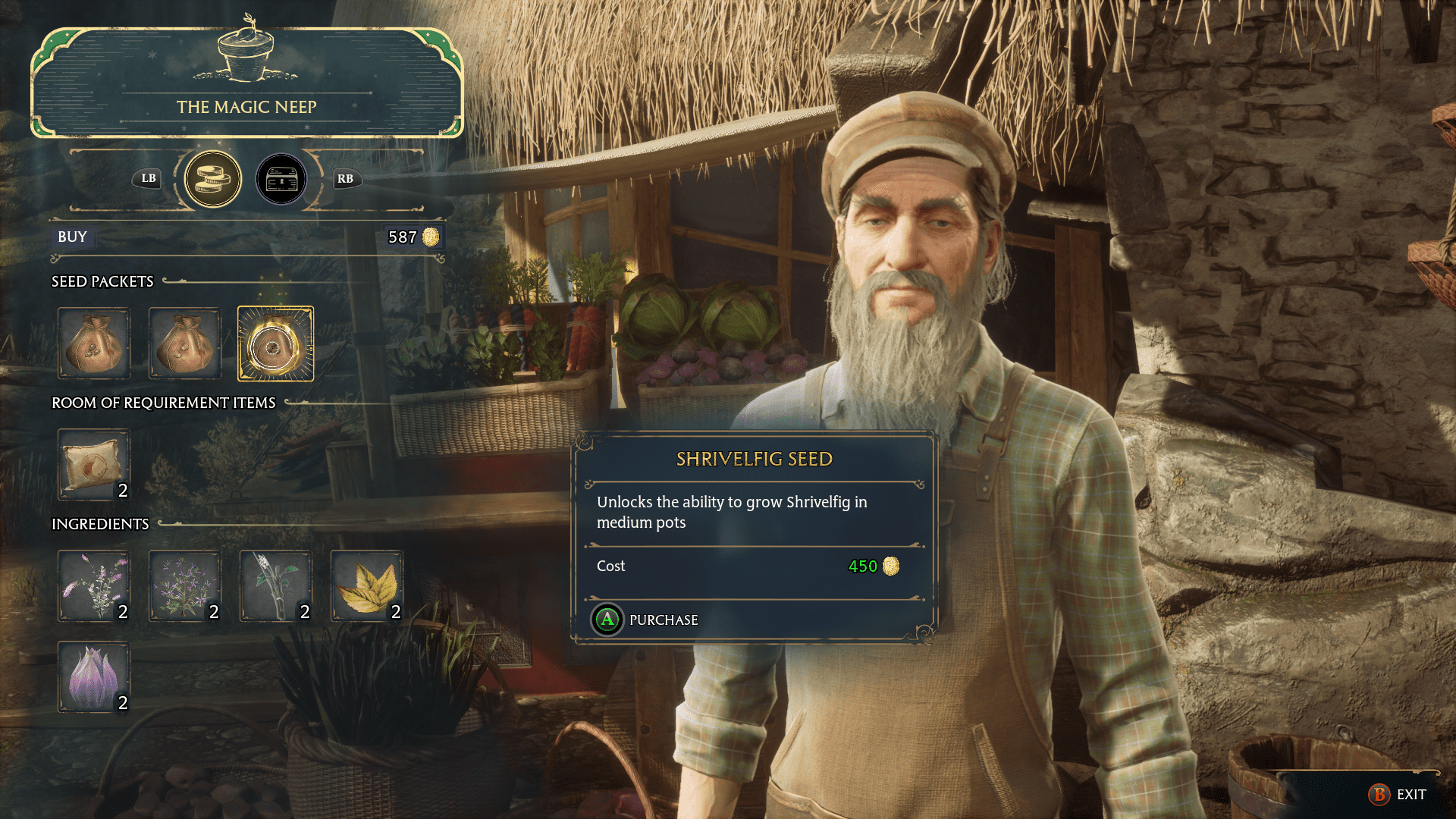Image resolution: width=1456 pixels, height=819 pixels.
Task: Click the LB shoulder button indicator
Action: click(147, 180)
